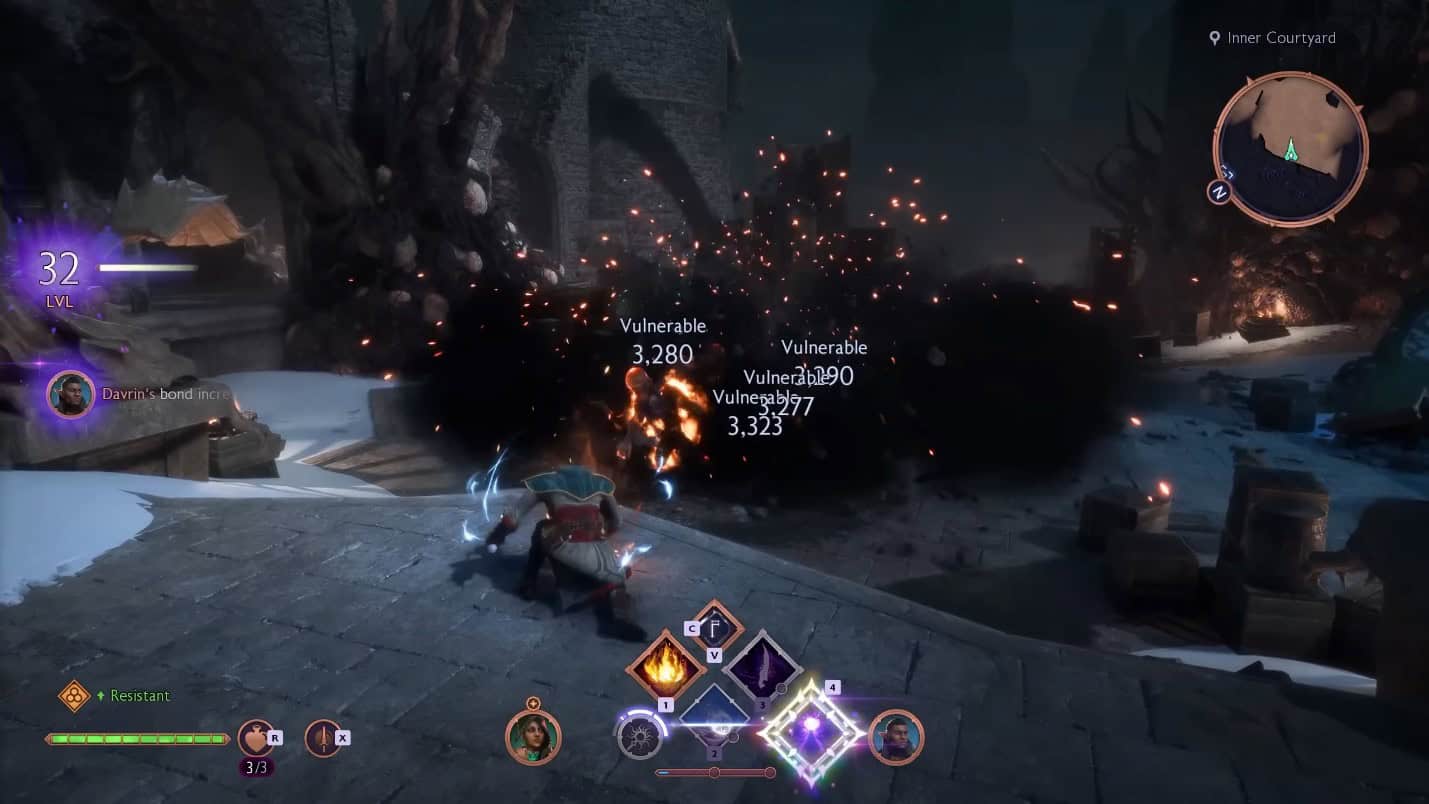Viewport: 1429px width, 804px height.
Task: Click the Davrin's bond increased notification portrait
Action: (x=70, y=394)
